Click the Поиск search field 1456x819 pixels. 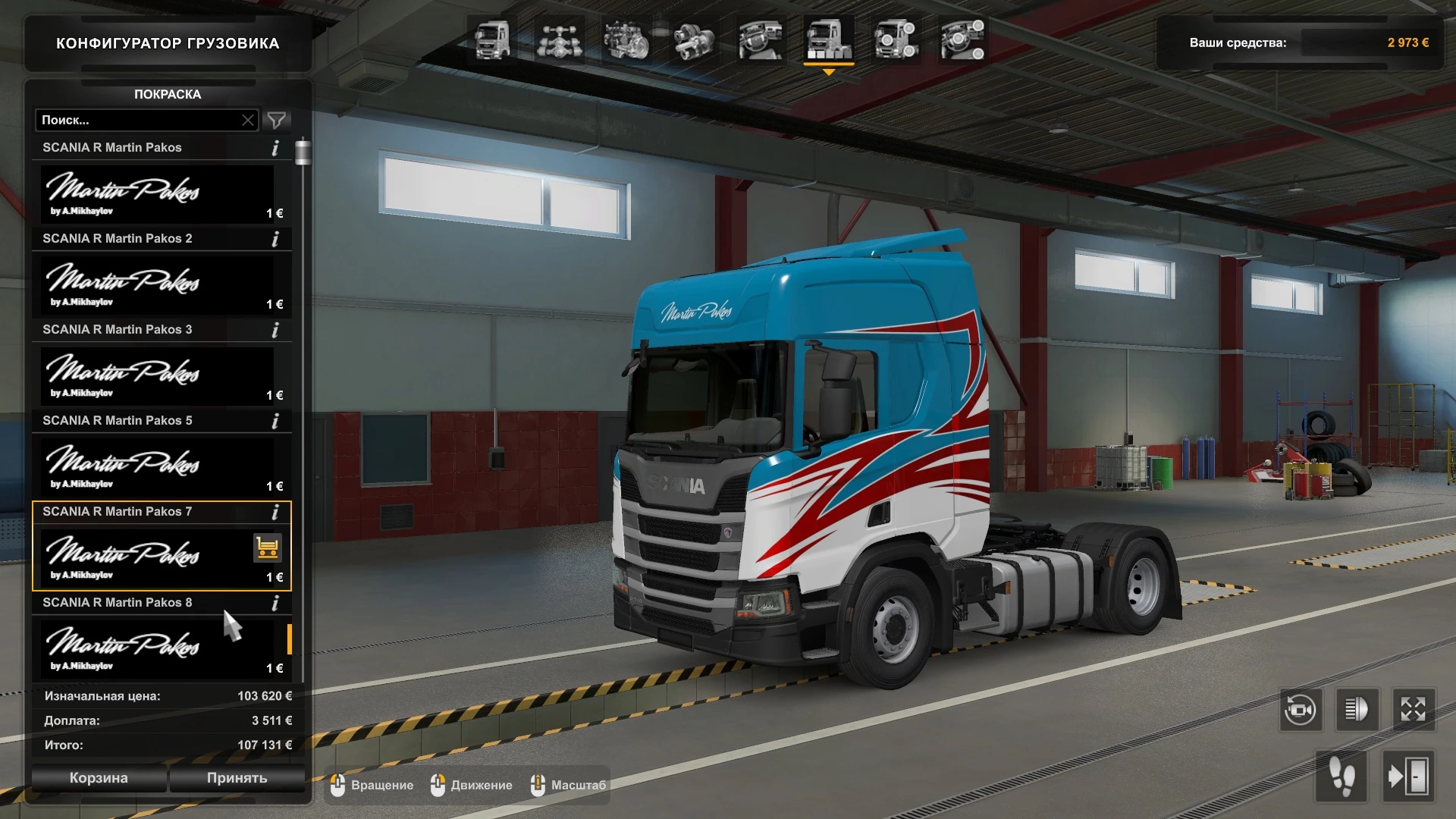(136, 120)
